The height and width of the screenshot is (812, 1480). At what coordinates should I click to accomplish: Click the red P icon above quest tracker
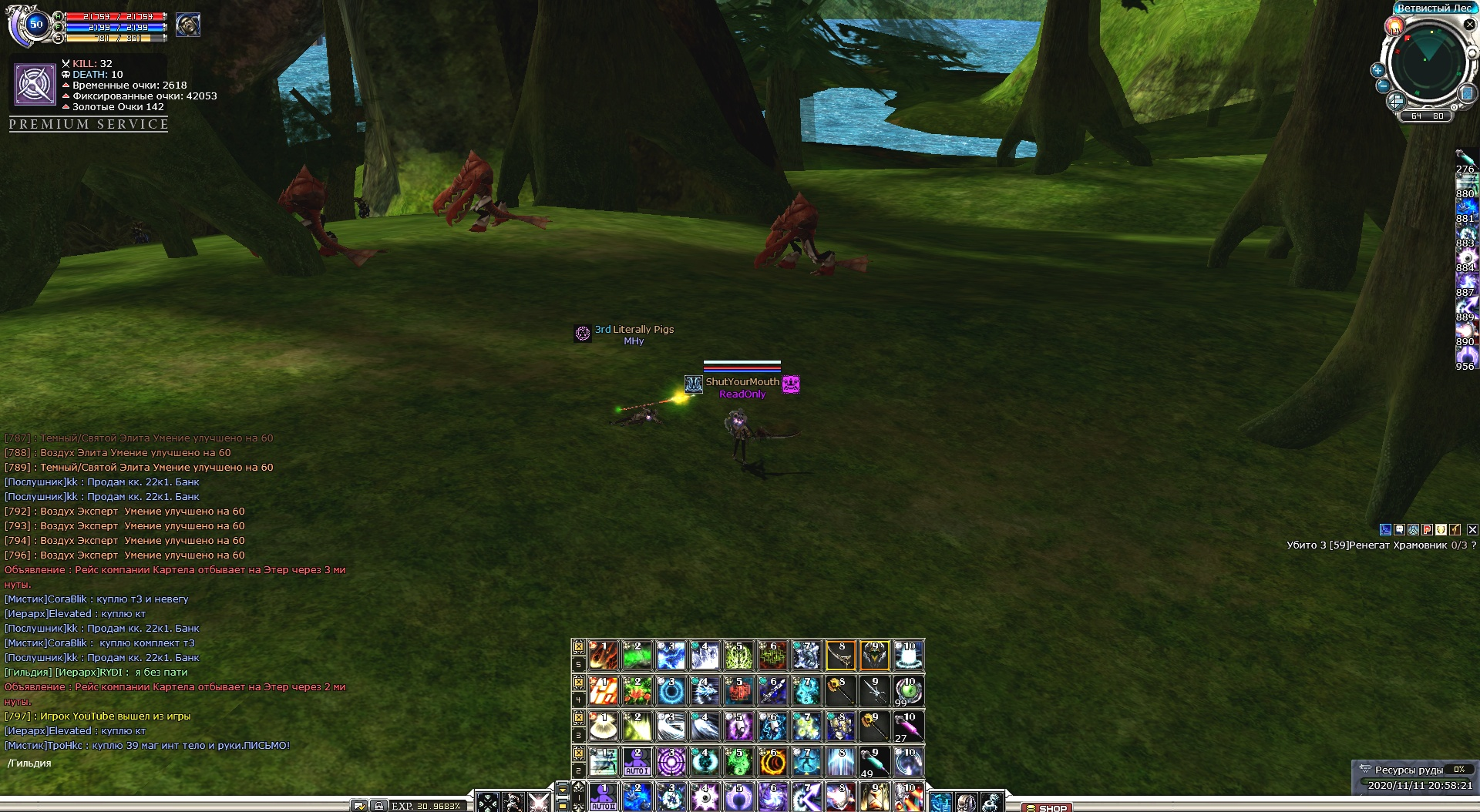coord(1427,529)
